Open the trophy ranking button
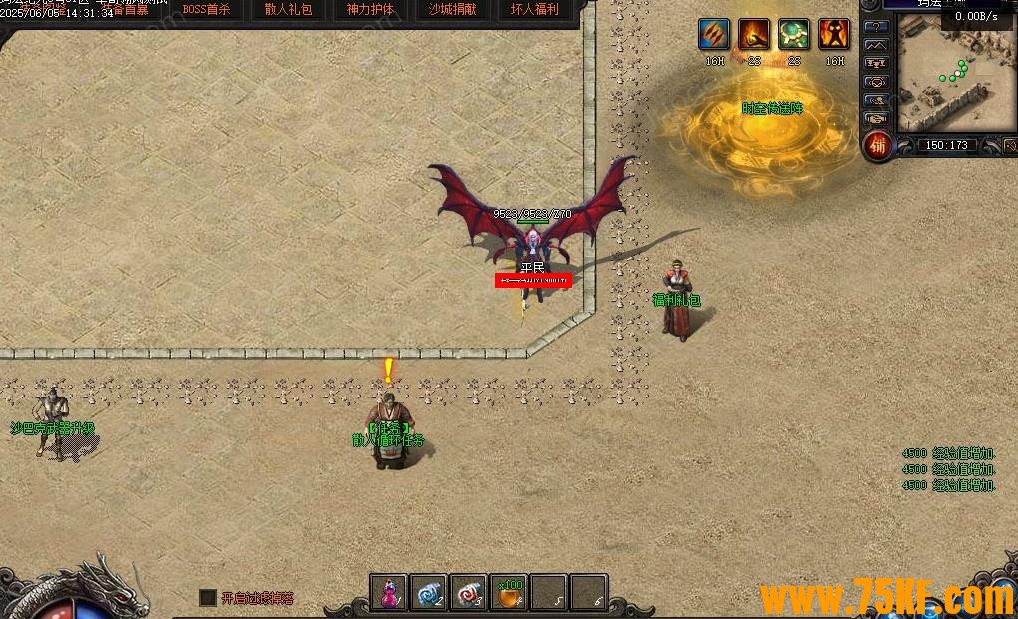 coord(876,64)
